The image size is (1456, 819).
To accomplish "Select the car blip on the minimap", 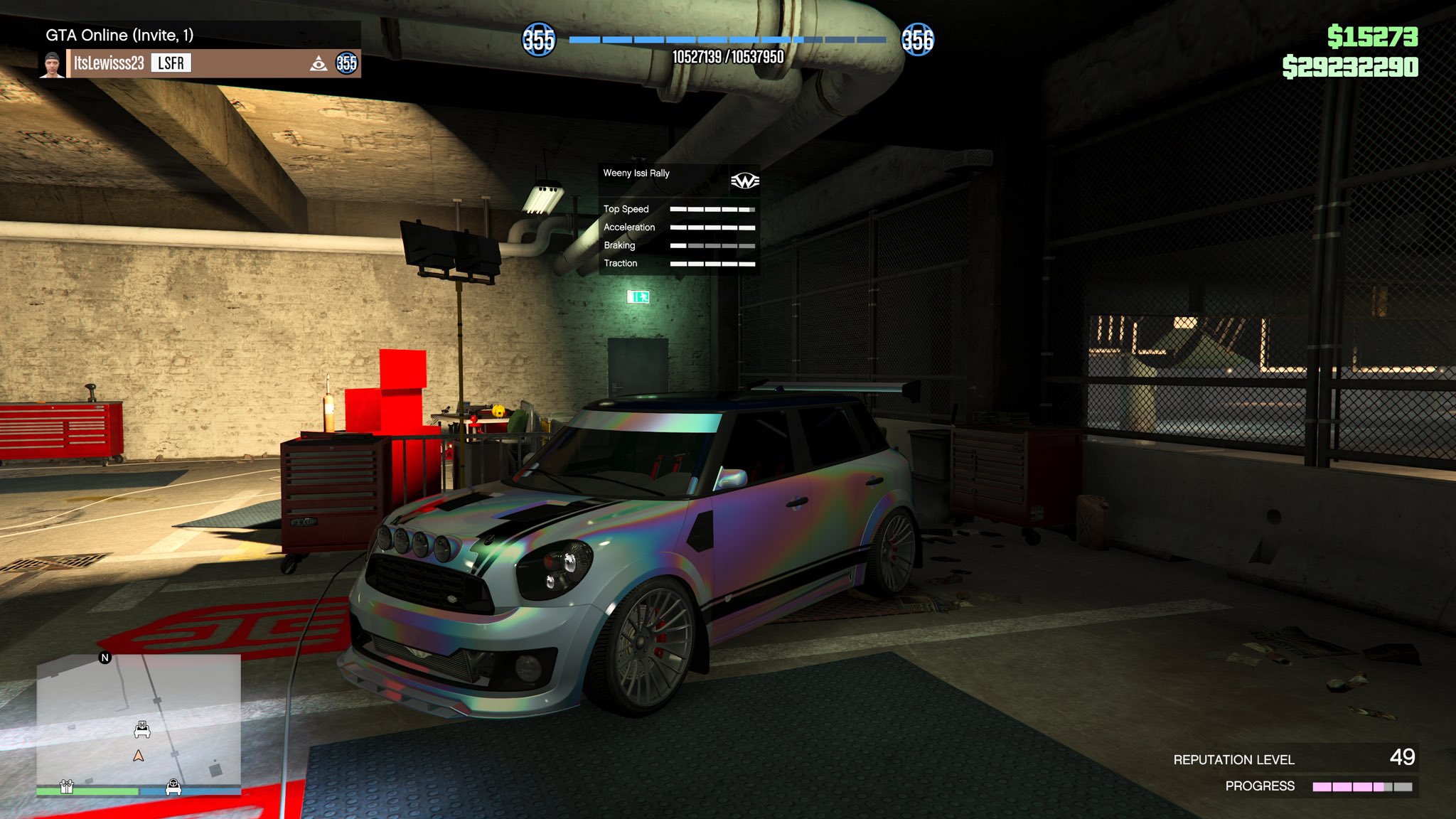I will tap(142, 729).
